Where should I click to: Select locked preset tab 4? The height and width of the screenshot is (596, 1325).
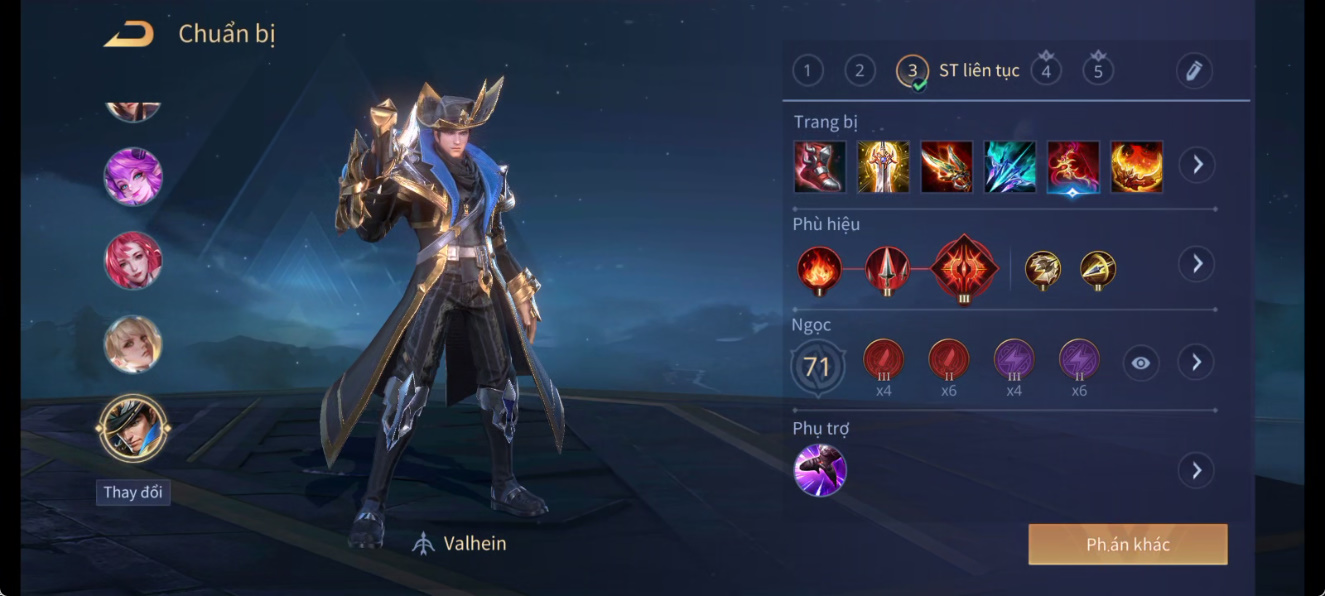tap(1046, 70)
